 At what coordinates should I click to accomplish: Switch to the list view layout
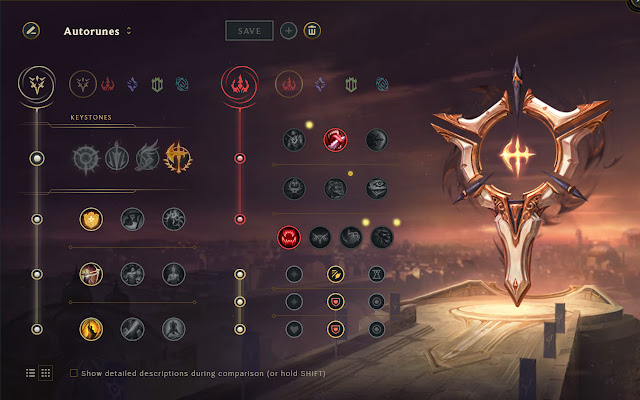coord(30,372)
